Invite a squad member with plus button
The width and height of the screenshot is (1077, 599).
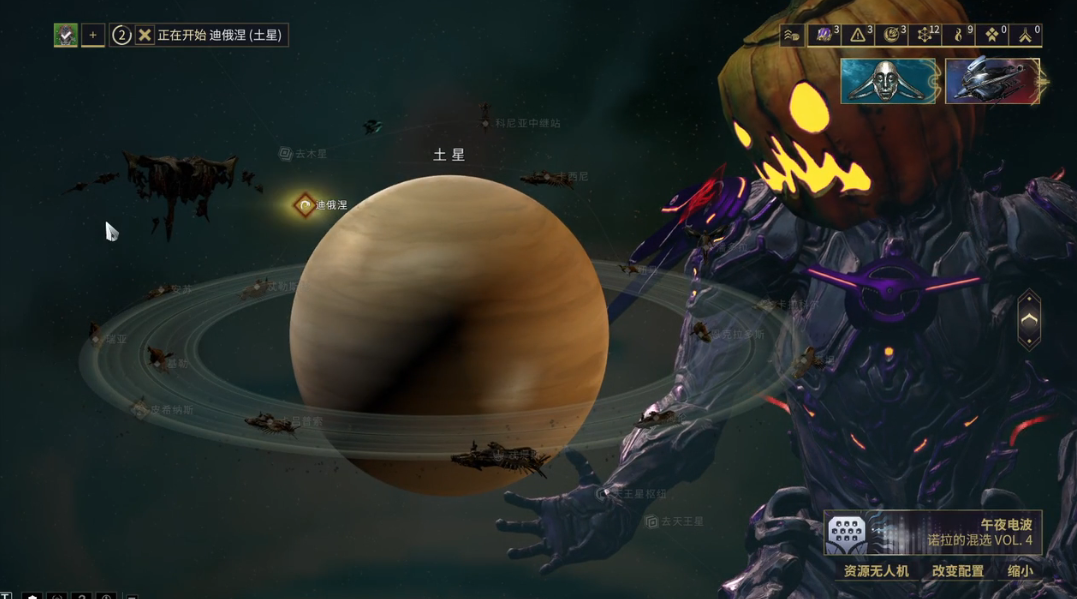point(93,35)
